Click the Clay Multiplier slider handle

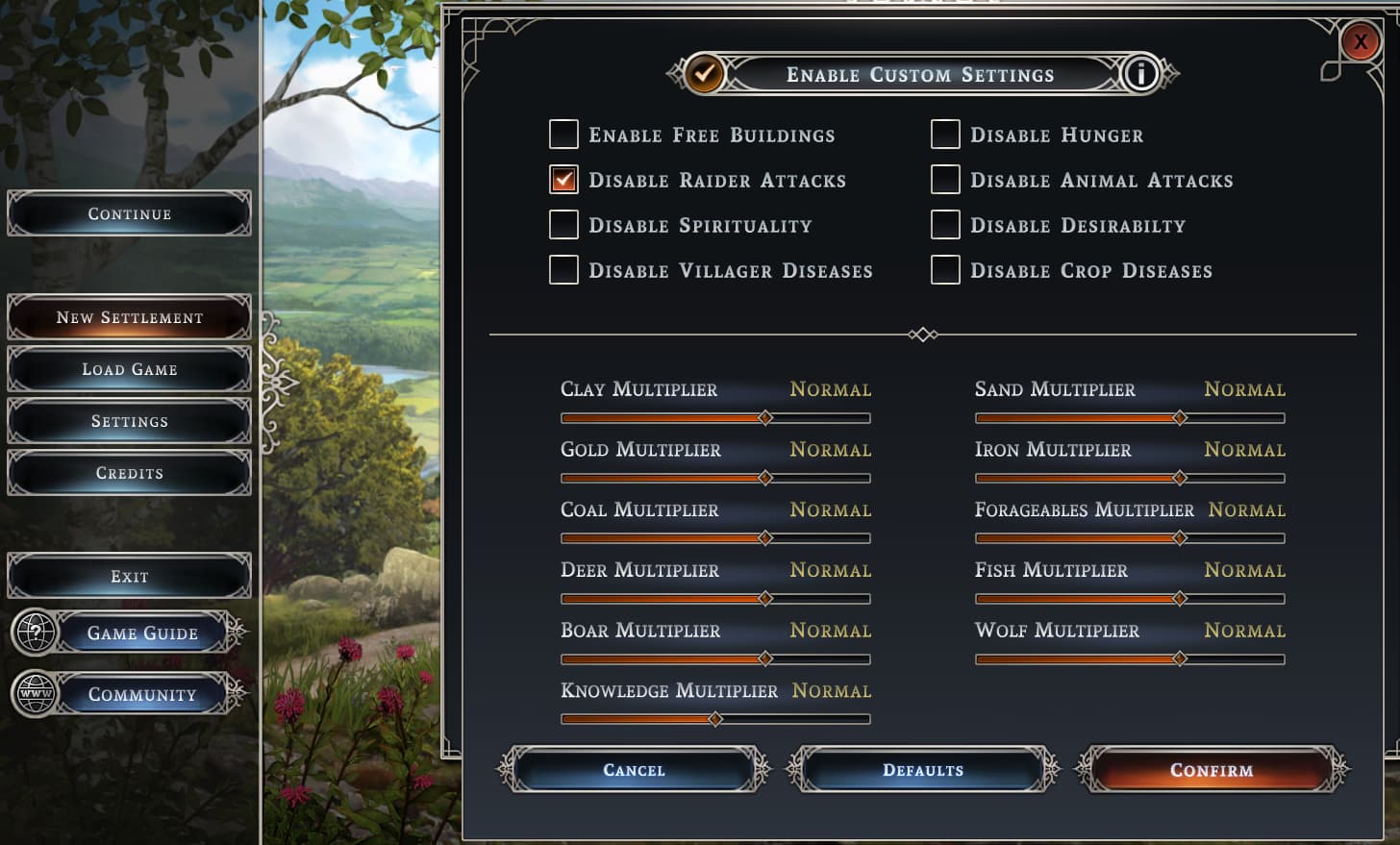point(765,418)
